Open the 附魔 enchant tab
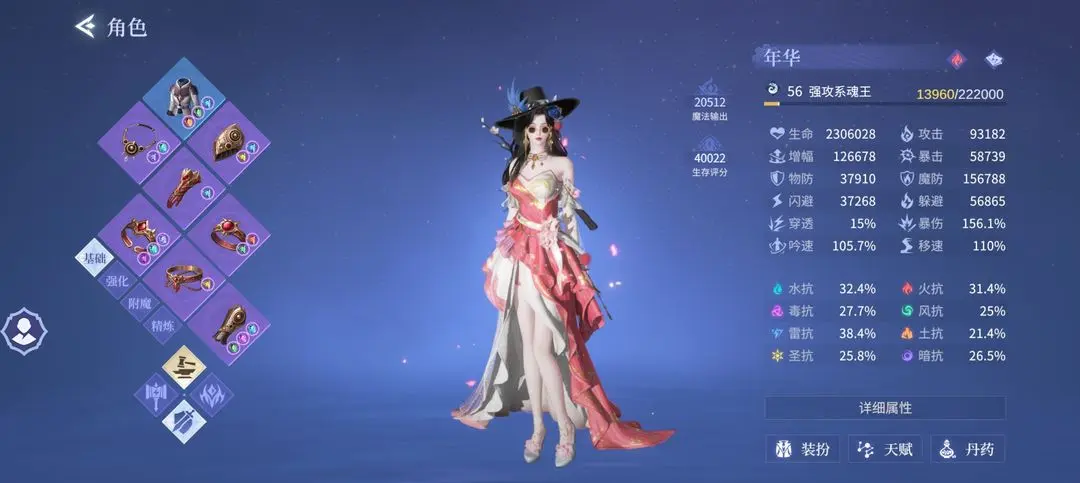This screenshot has height=483, width=1080. (x=140, y=303)
